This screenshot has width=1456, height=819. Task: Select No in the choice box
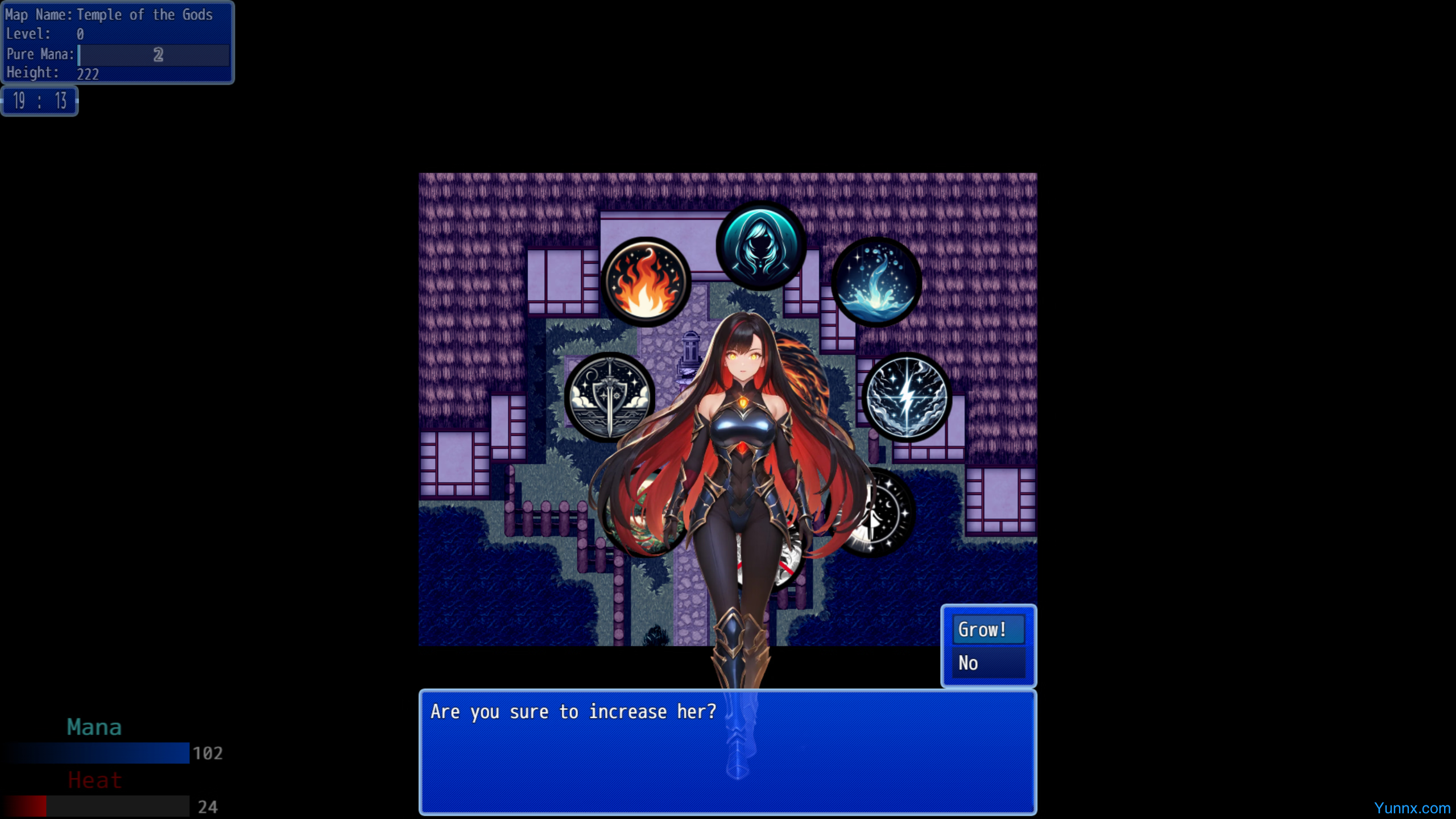tap(988, 663)
